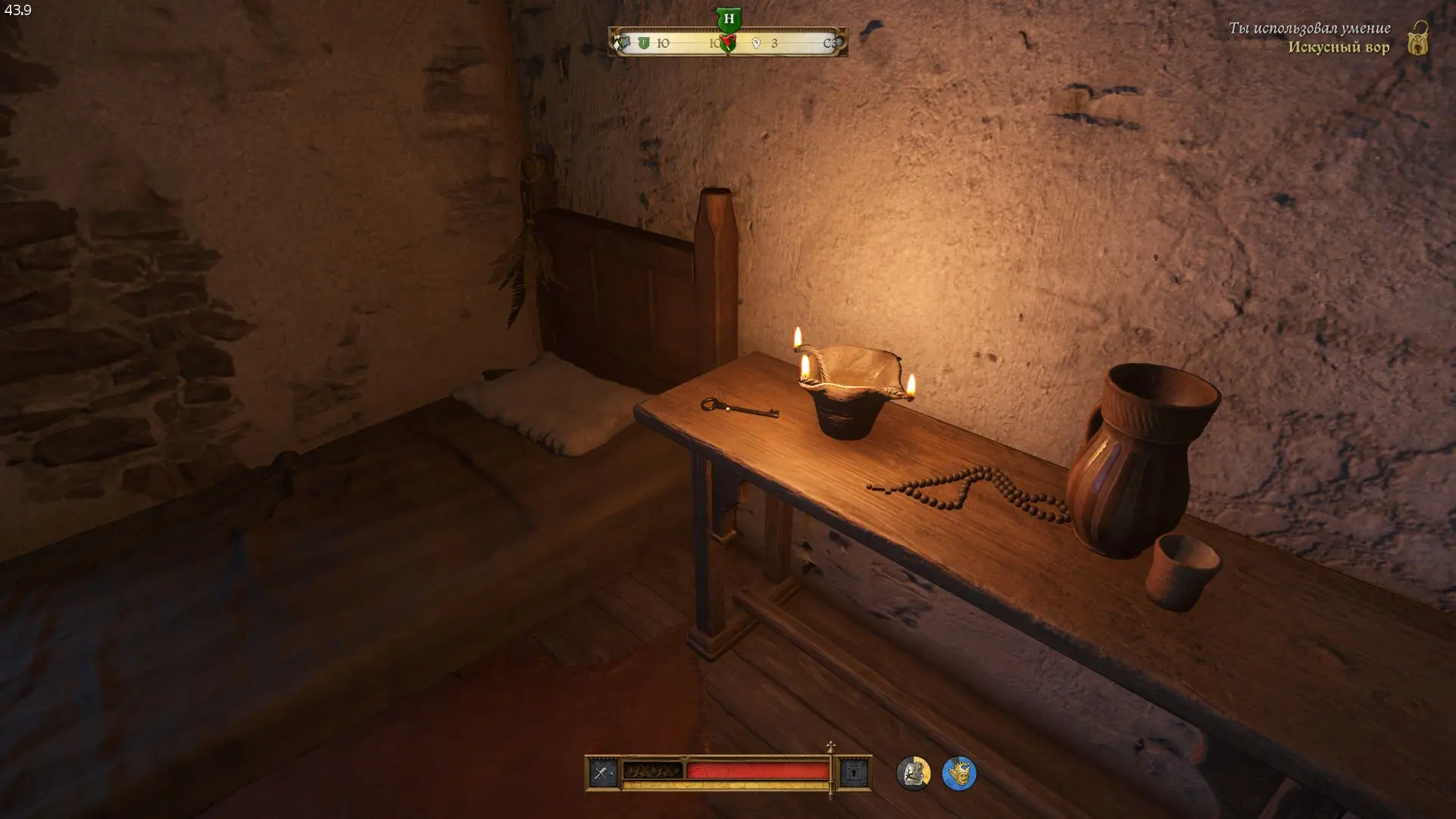Click the padlock icon beside skill notification
This screenshot has width=1456, height=819.
(1418, 38)
